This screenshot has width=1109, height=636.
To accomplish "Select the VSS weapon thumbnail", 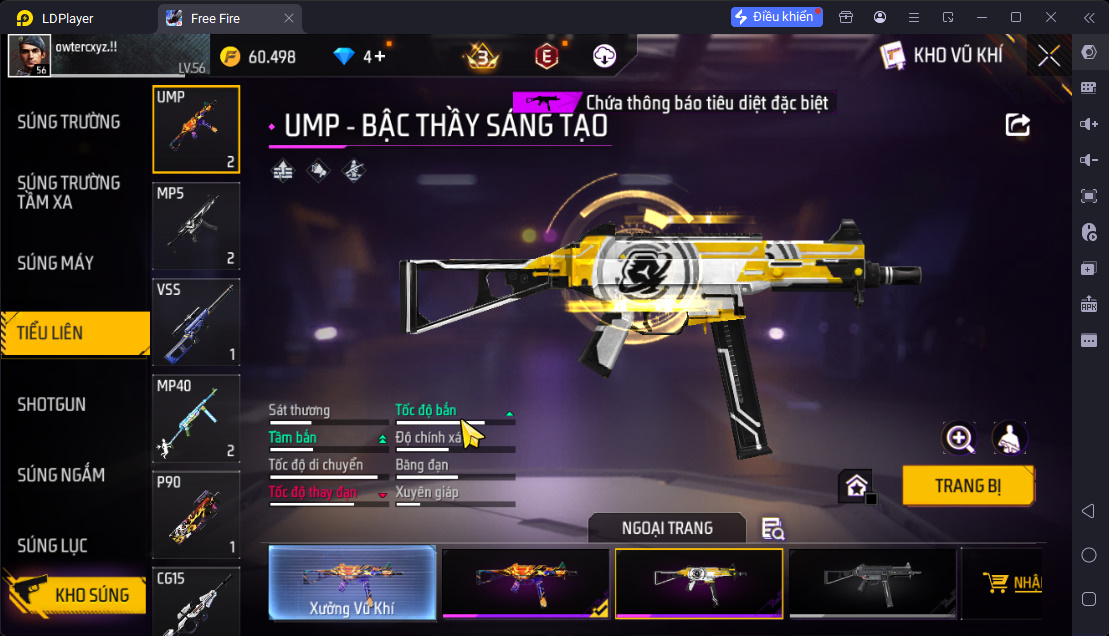I will pyautogui.click(x=196, y=322).
